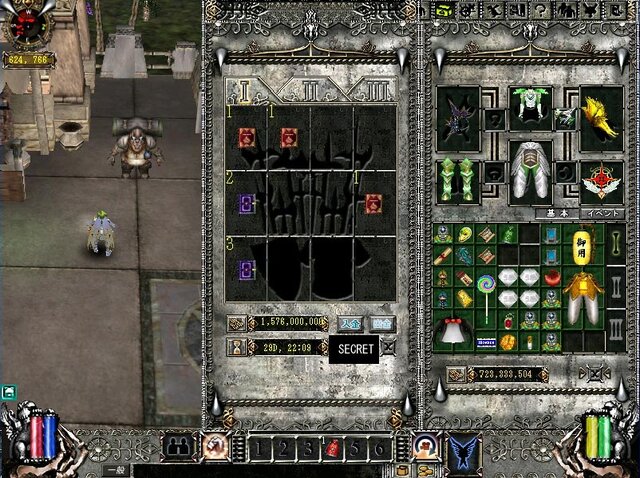Select the purple item in bank row 2

point(246,205)
